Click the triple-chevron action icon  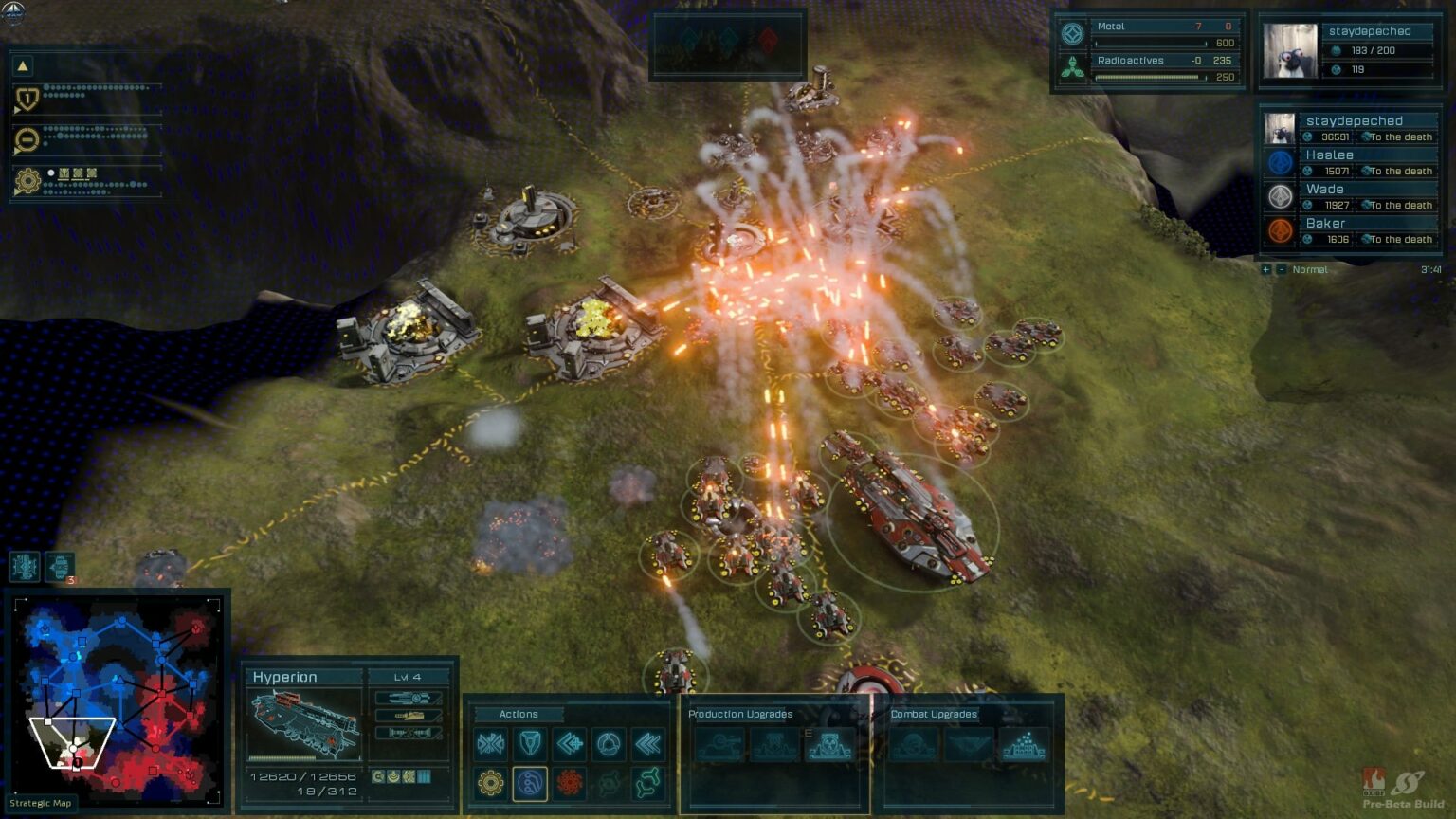pyautogui.click(x=649, y=744)
